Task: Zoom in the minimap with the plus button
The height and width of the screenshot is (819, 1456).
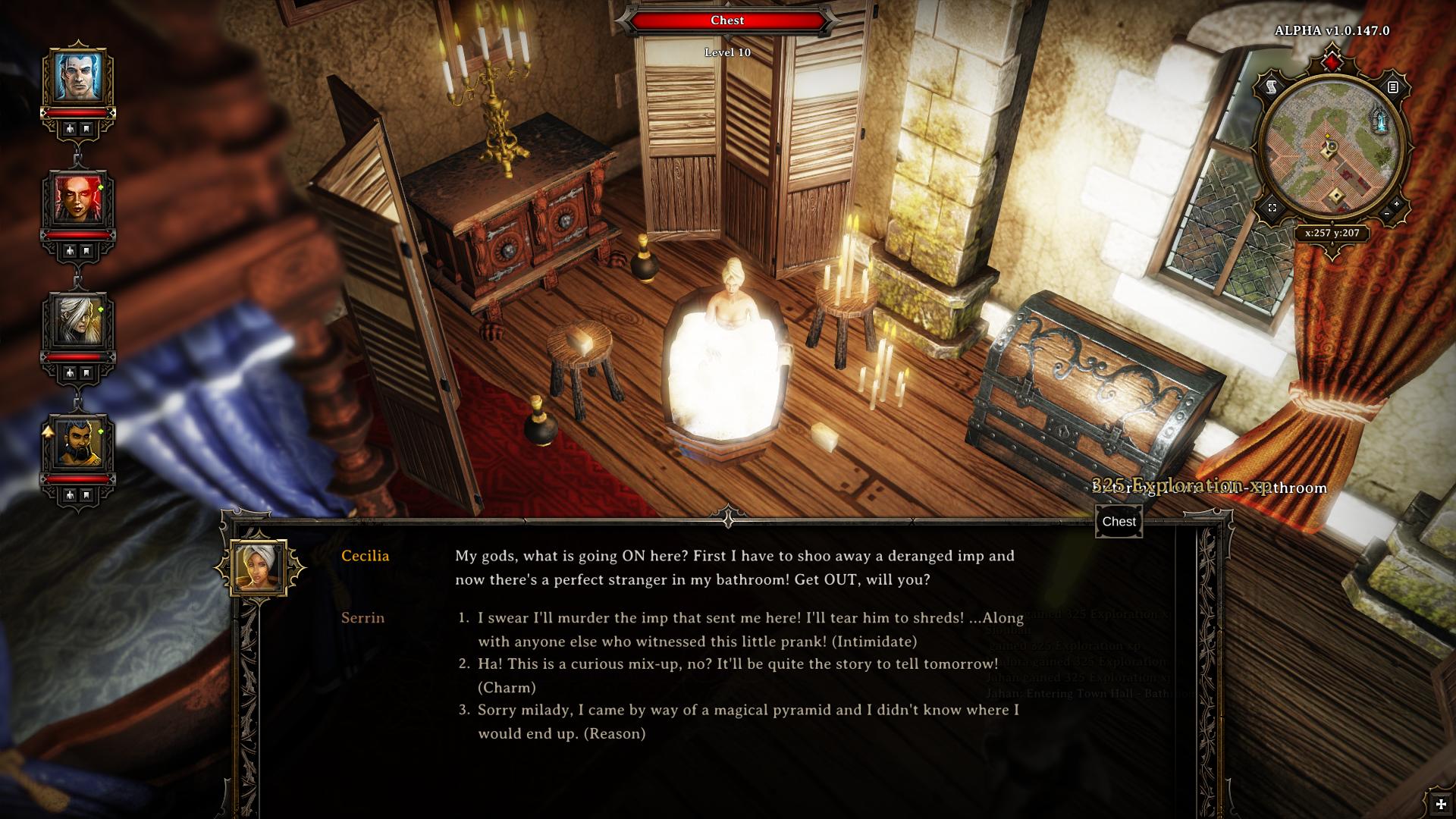Action: (x=1397, y=205)
